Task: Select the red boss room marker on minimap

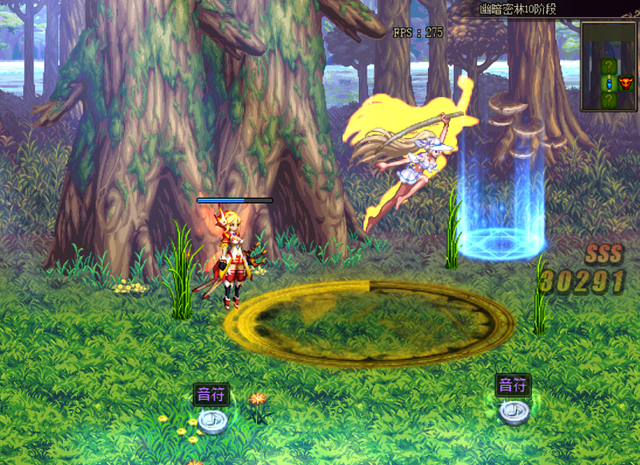Action: coord(626,83)
